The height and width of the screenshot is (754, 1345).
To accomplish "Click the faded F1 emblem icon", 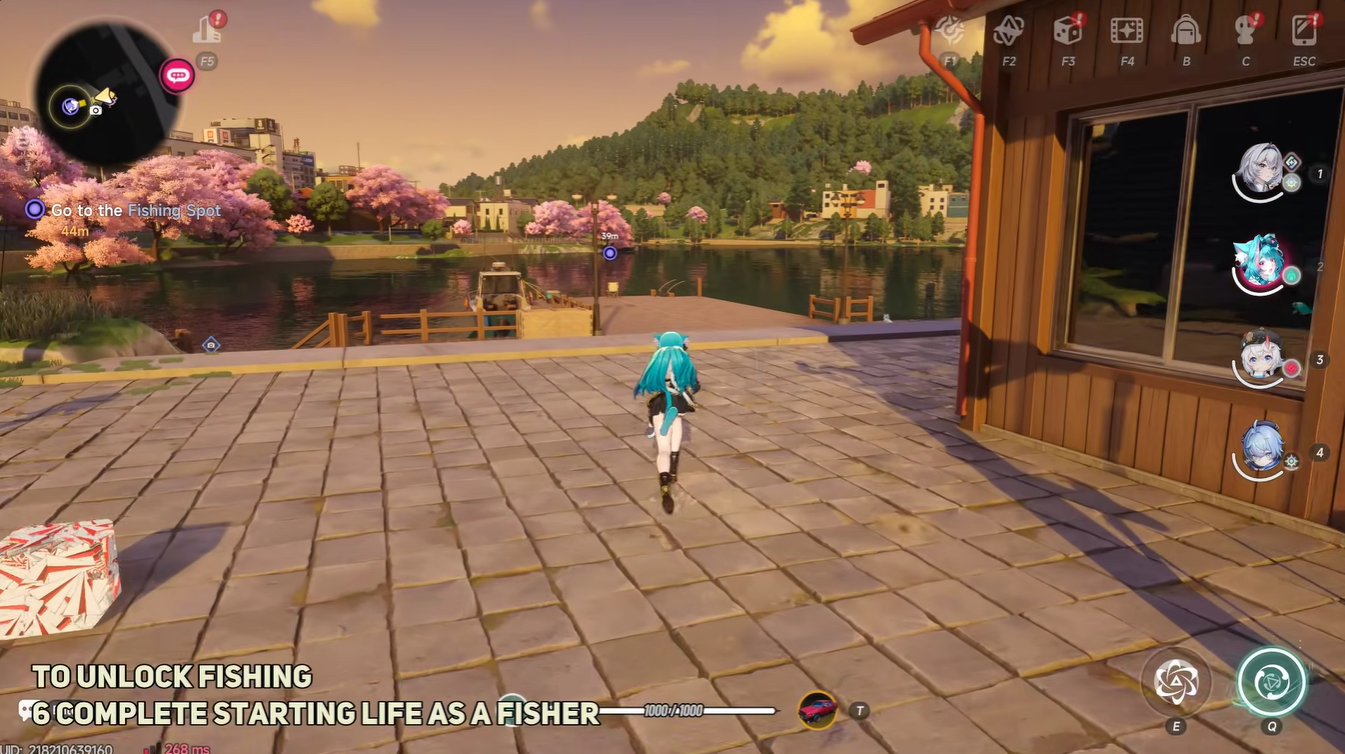I will 948,30.
